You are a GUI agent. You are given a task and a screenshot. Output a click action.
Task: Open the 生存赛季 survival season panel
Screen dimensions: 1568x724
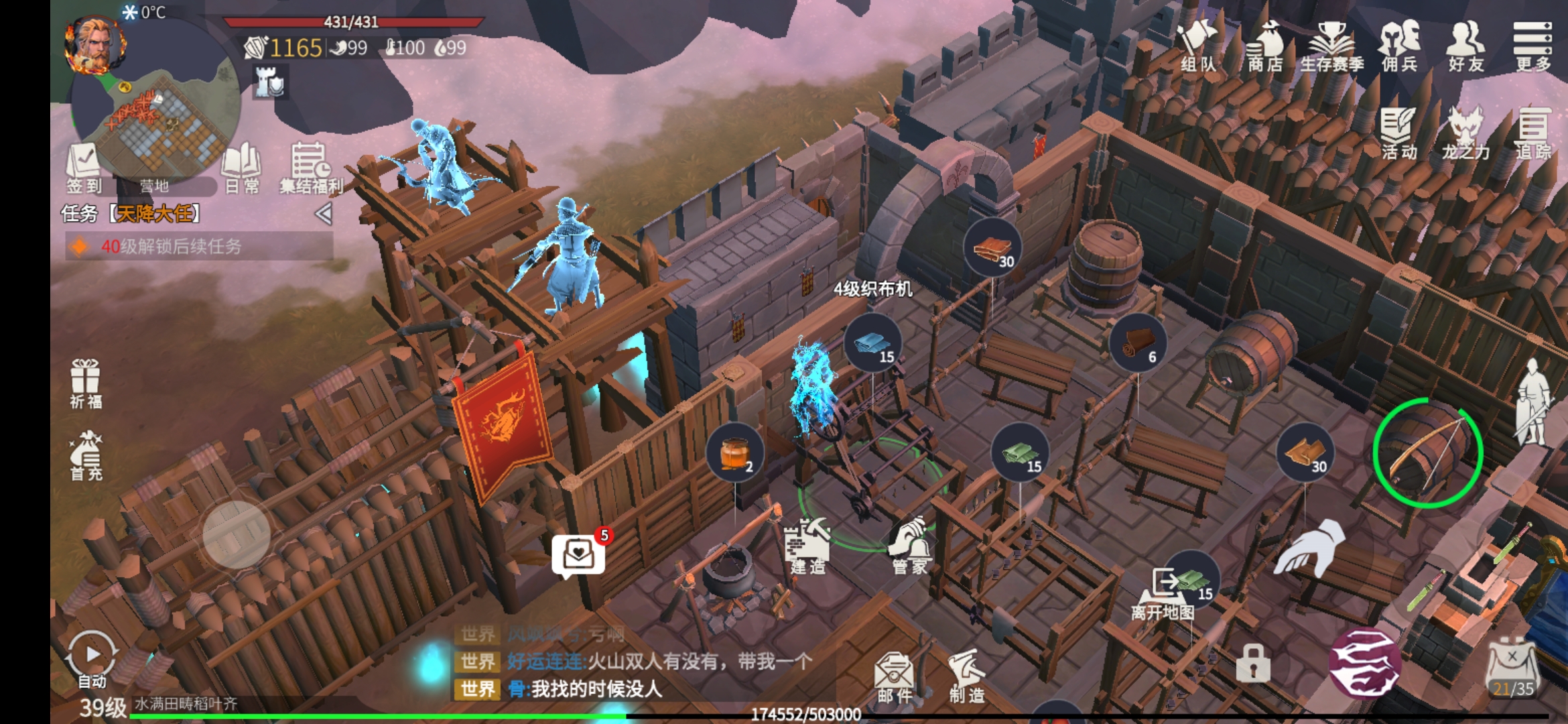click(x=1332, y=46)
